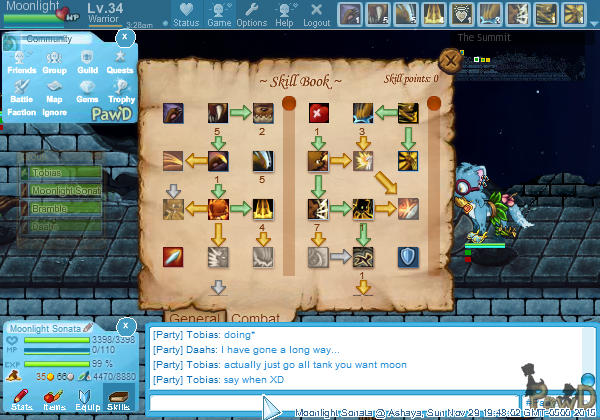Viewport: 600px width, 420px height.
Task: Open the Map from Community panel
Action: 54,90
